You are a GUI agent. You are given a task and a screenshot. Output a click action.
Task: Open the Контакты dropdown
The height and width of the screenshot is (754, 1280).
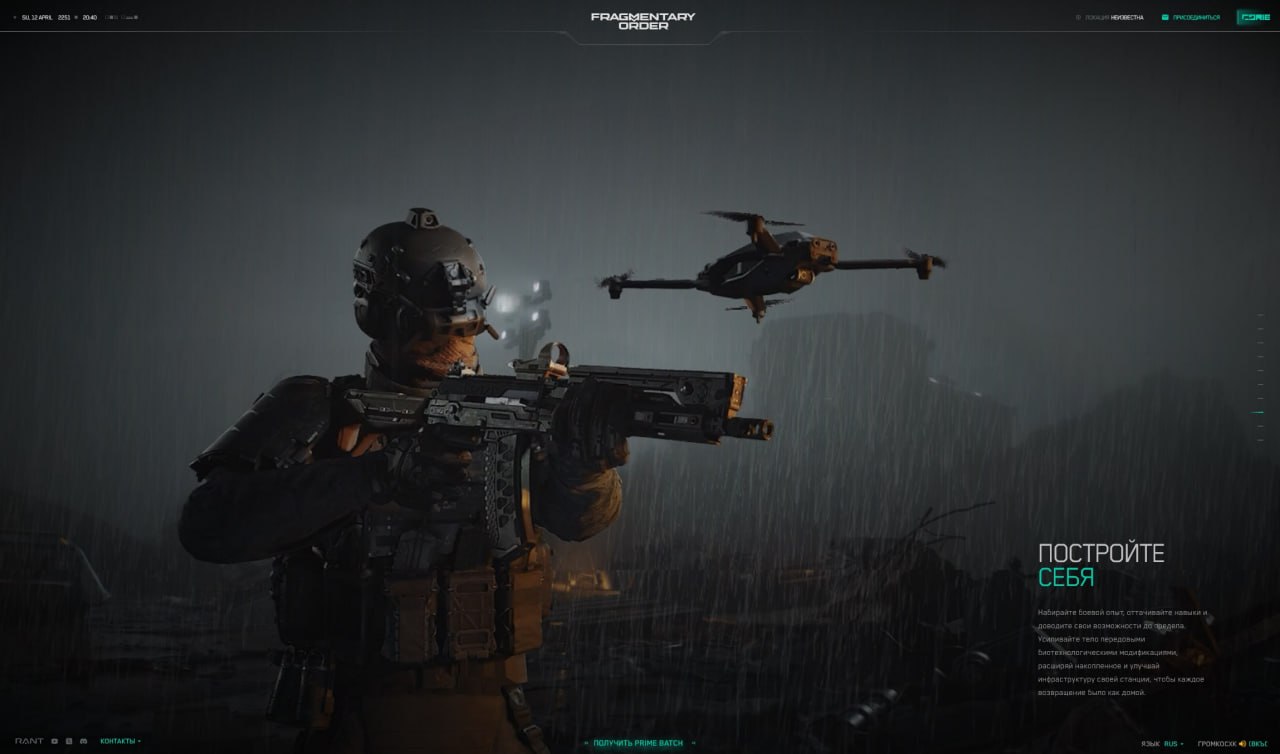120,741
